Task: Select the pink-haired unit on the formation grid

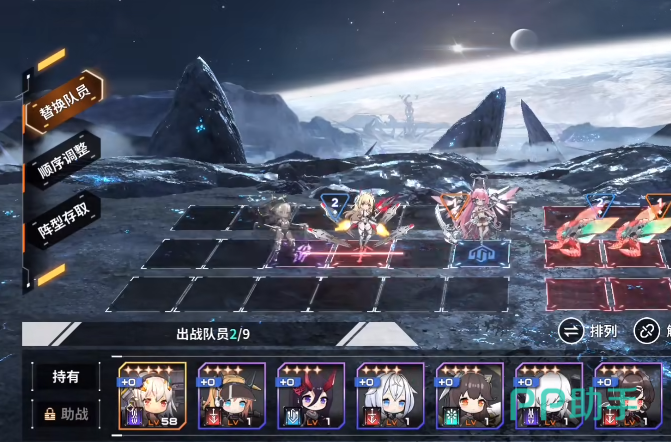Action: (471, 215)
